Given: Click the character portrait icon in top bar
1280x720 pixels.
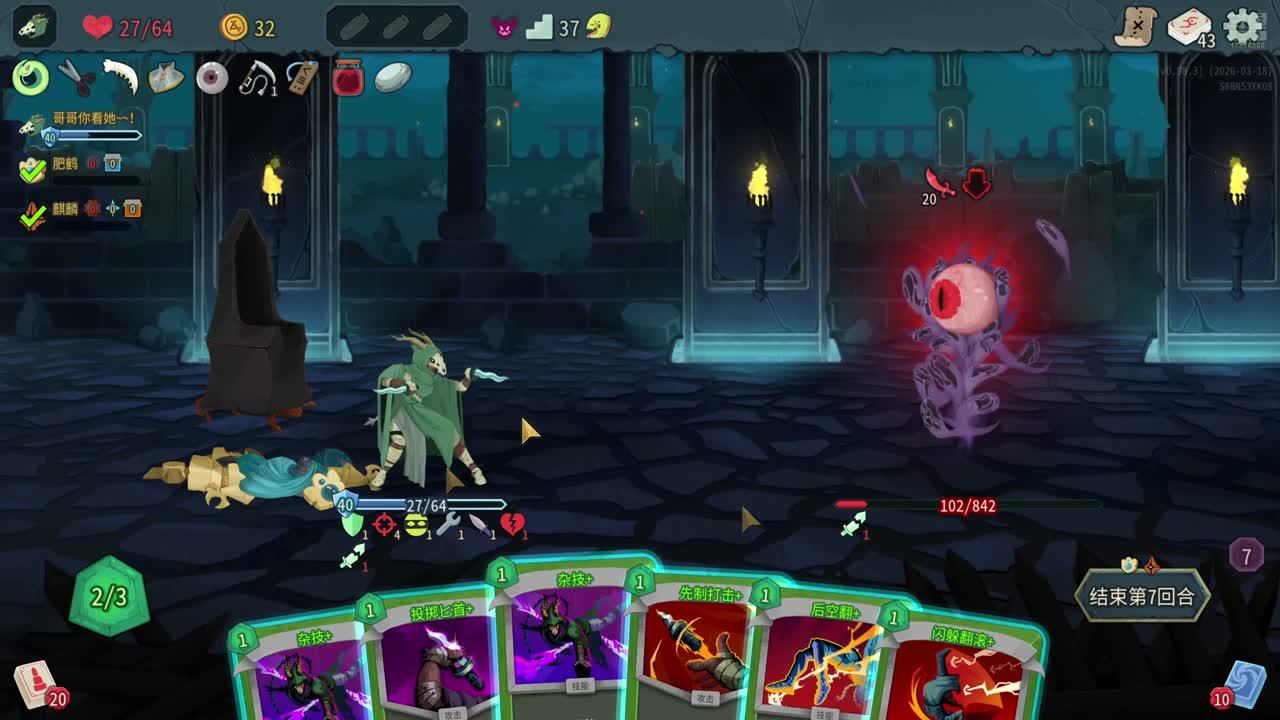Looking at the screenshot, I should point(34,27).
